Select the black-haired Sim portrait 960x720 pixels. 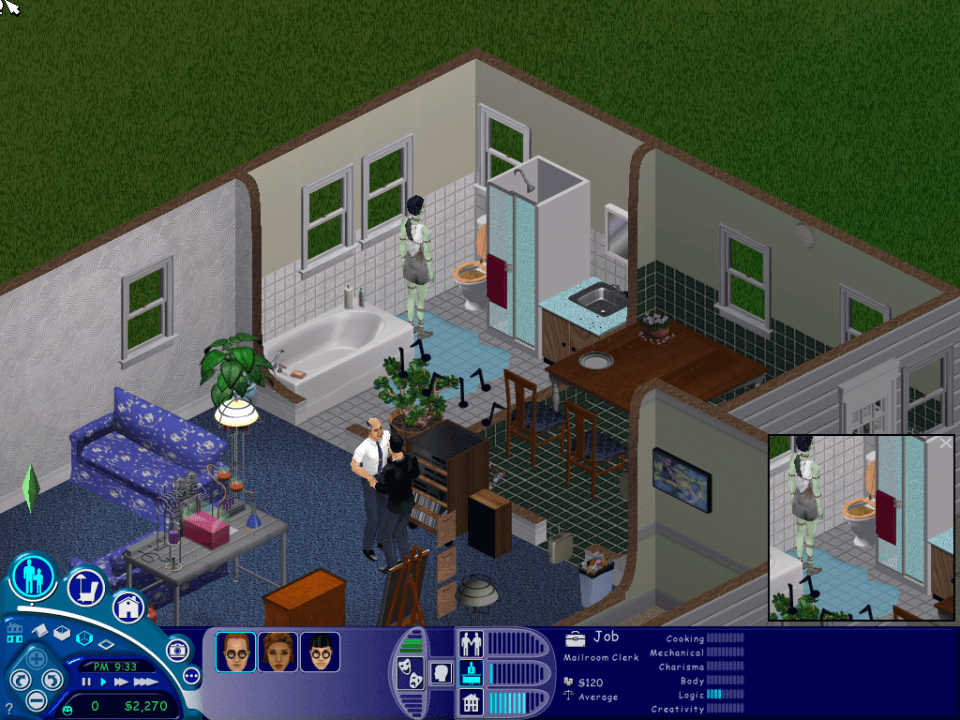tap(320, 652)
